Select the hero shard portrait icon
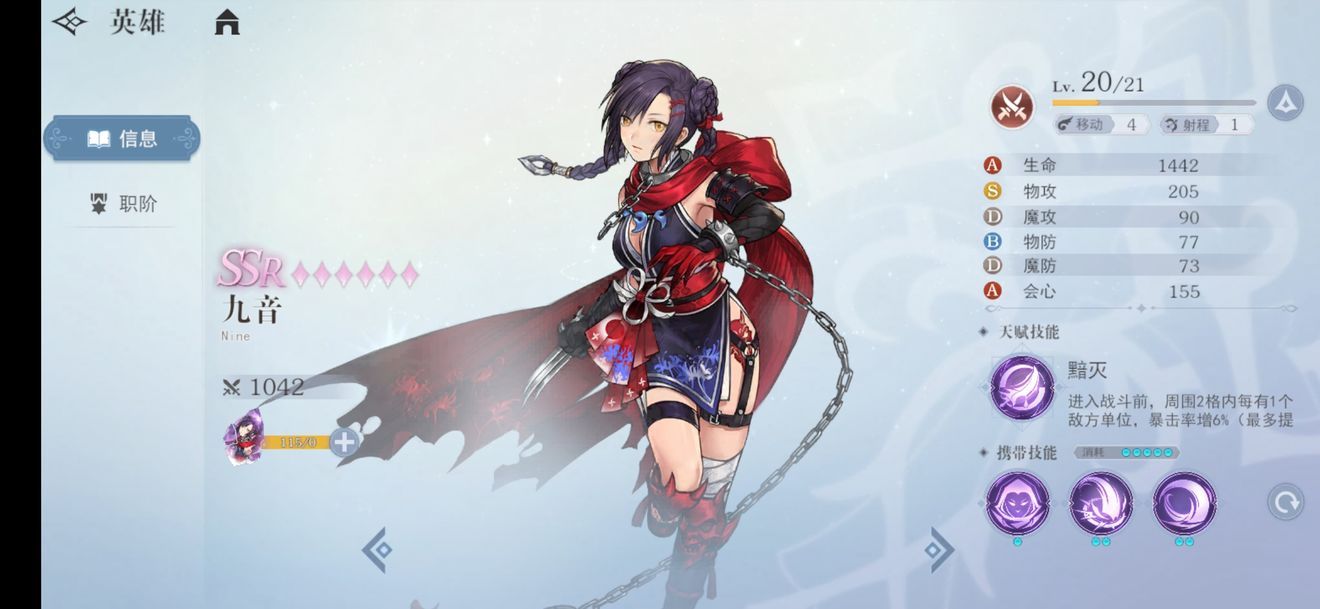 point(243,438)
